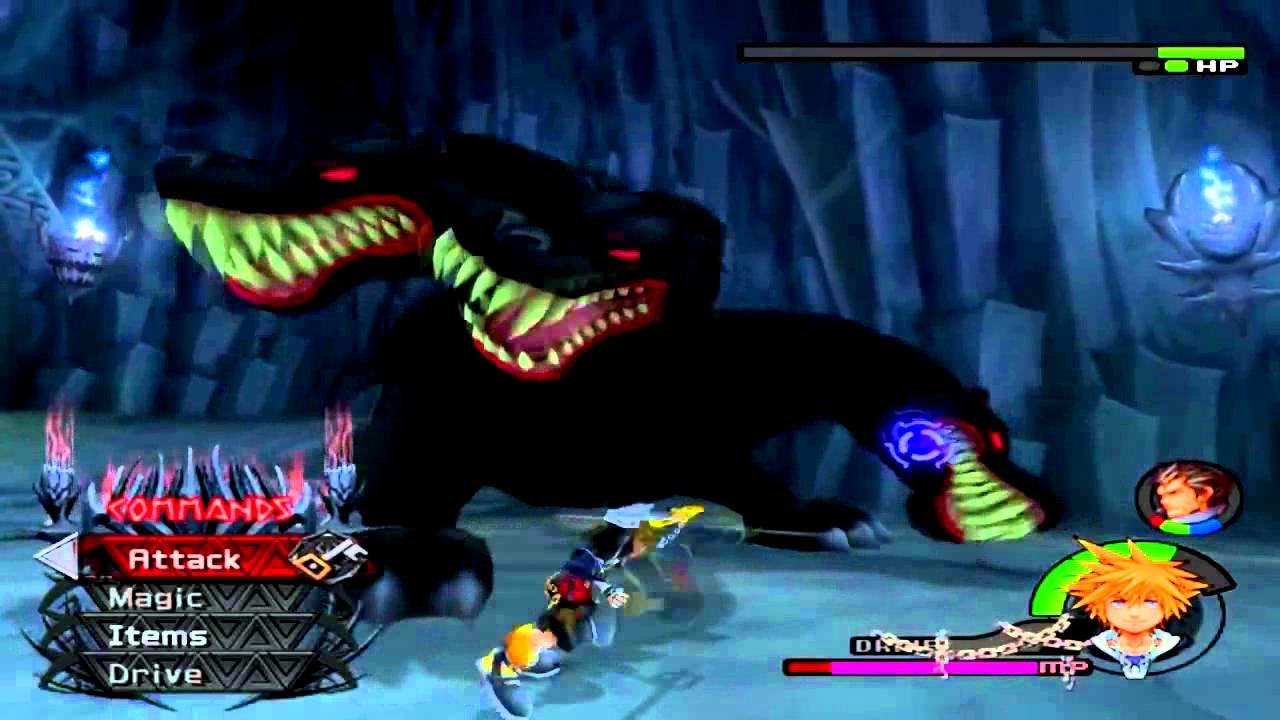Viewport: 1280px width, 720px height.
Task: Select the Drive command
Action: coord(160,673)
